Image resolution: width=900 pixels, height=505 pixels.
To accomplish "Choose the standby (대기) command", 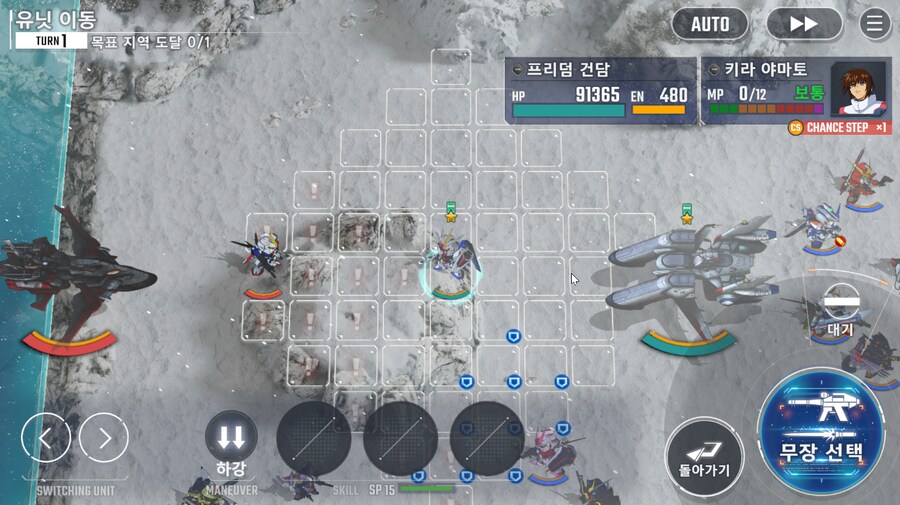I will [x=840, y=305].
